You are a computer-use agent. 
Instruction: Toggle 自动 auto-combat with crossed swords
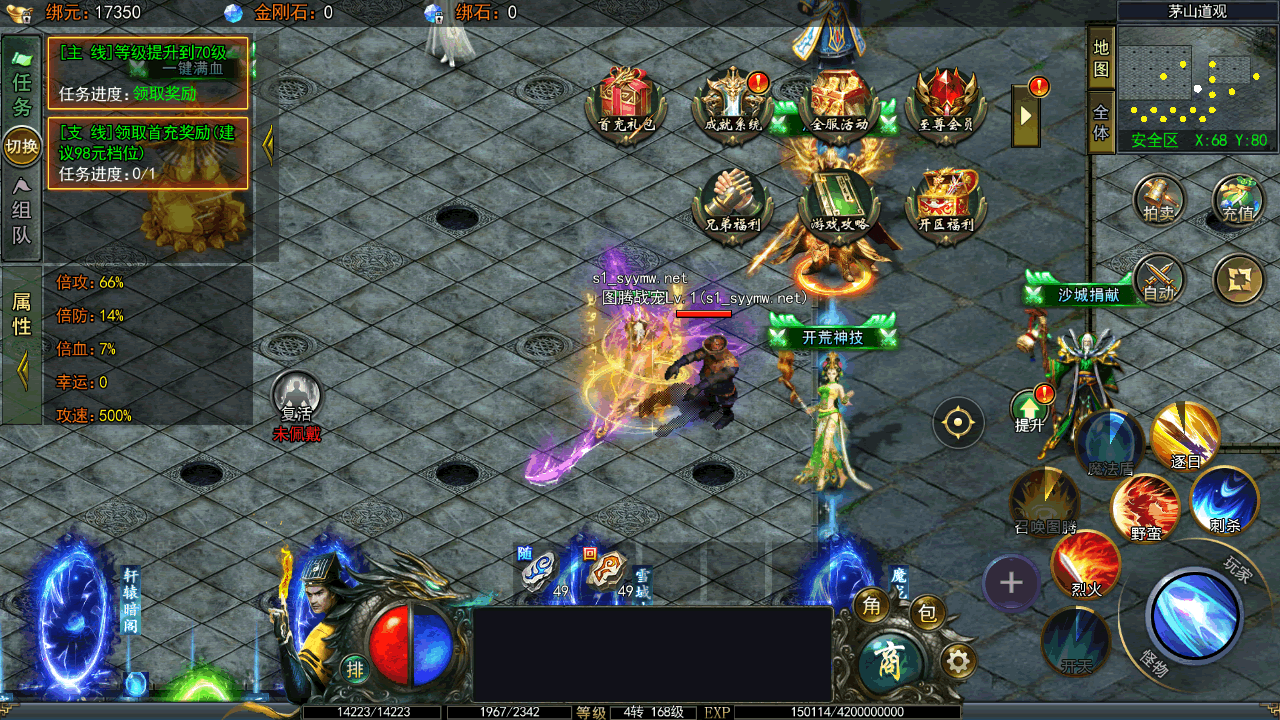(1159, 279)
